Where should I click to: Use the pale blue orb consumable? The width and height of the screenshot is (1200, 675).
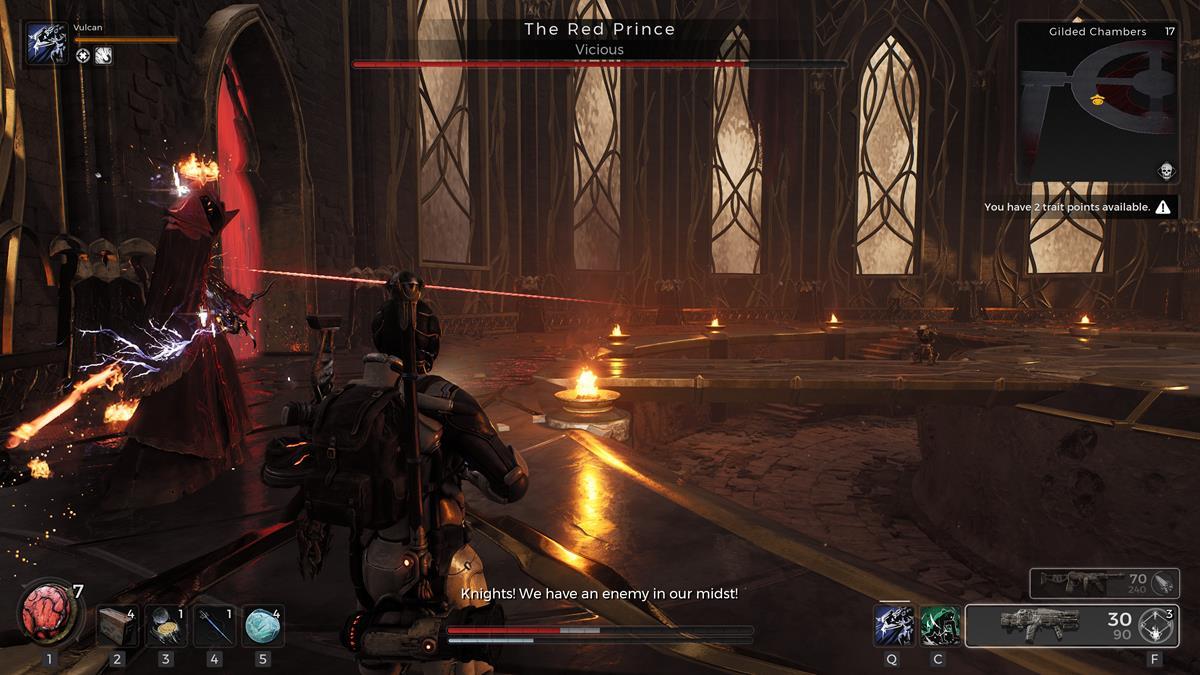[262, 625]
